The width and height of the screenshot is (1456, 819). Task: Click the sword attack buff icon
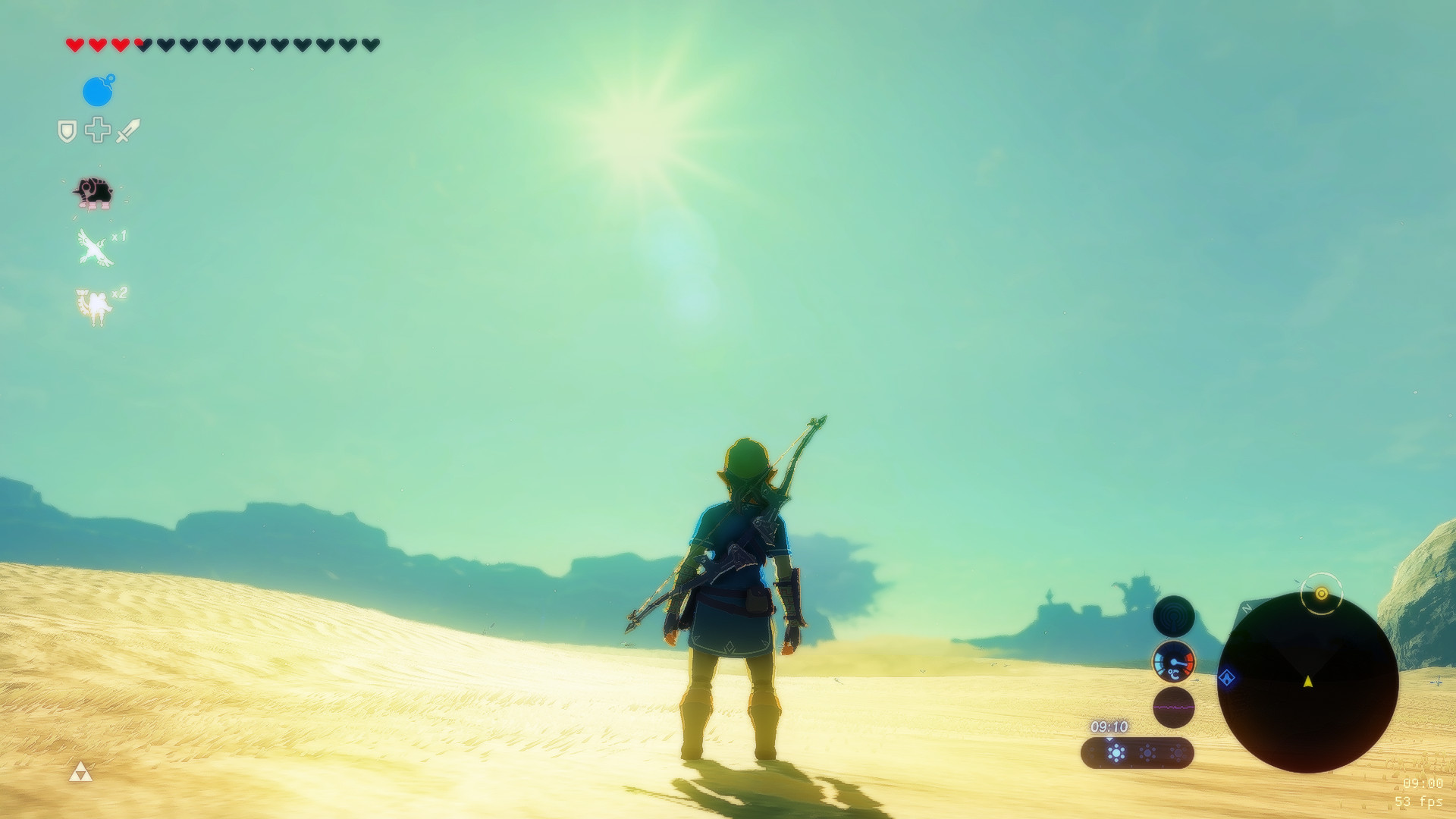pos(127,130)
